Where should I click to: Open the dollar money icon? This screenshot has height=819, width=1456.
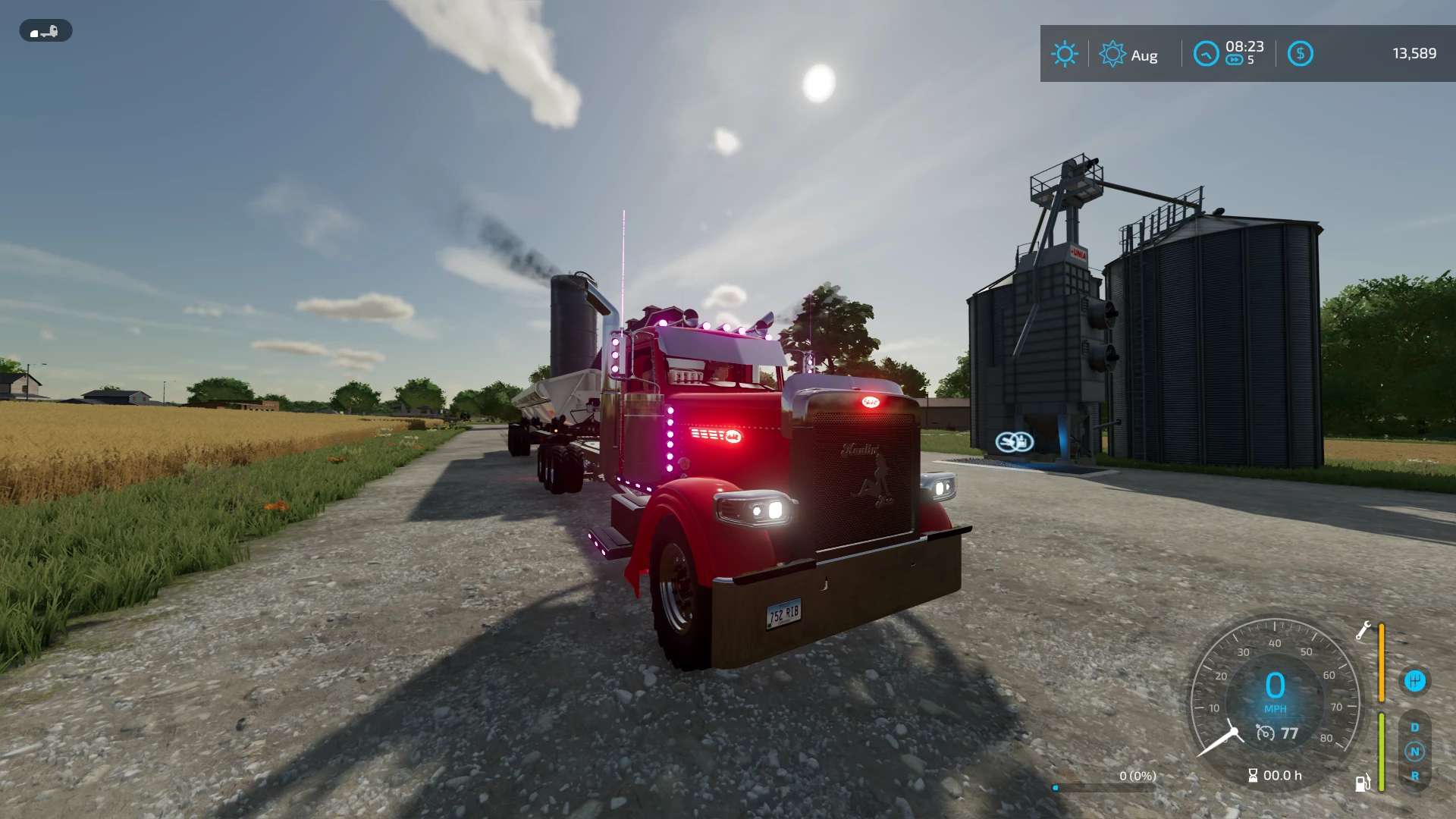coord(1300,54)
